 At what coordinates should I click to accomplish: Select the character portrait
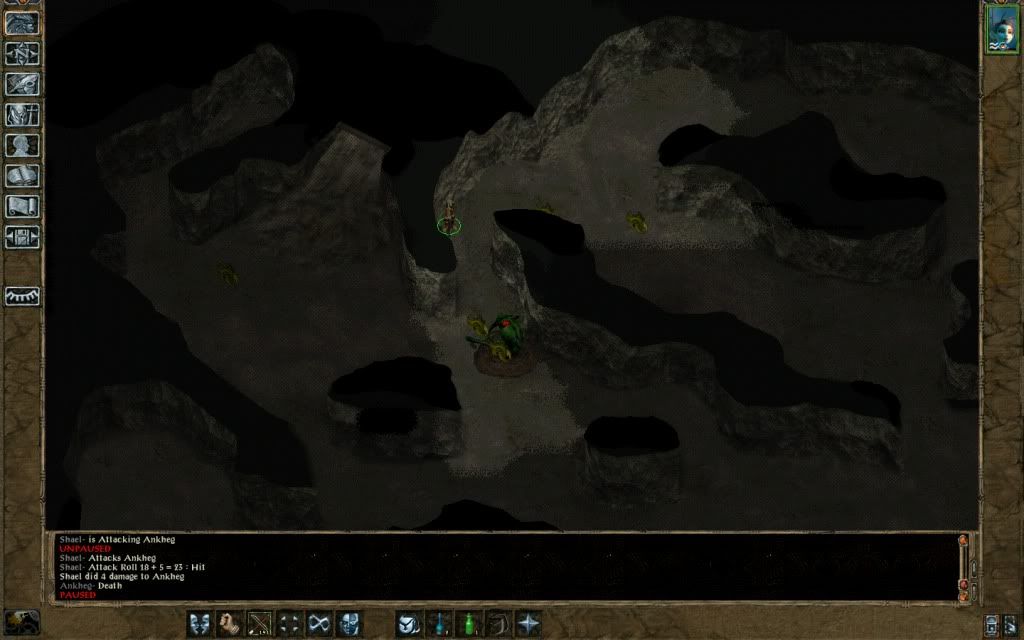(x=1001, y=30)
